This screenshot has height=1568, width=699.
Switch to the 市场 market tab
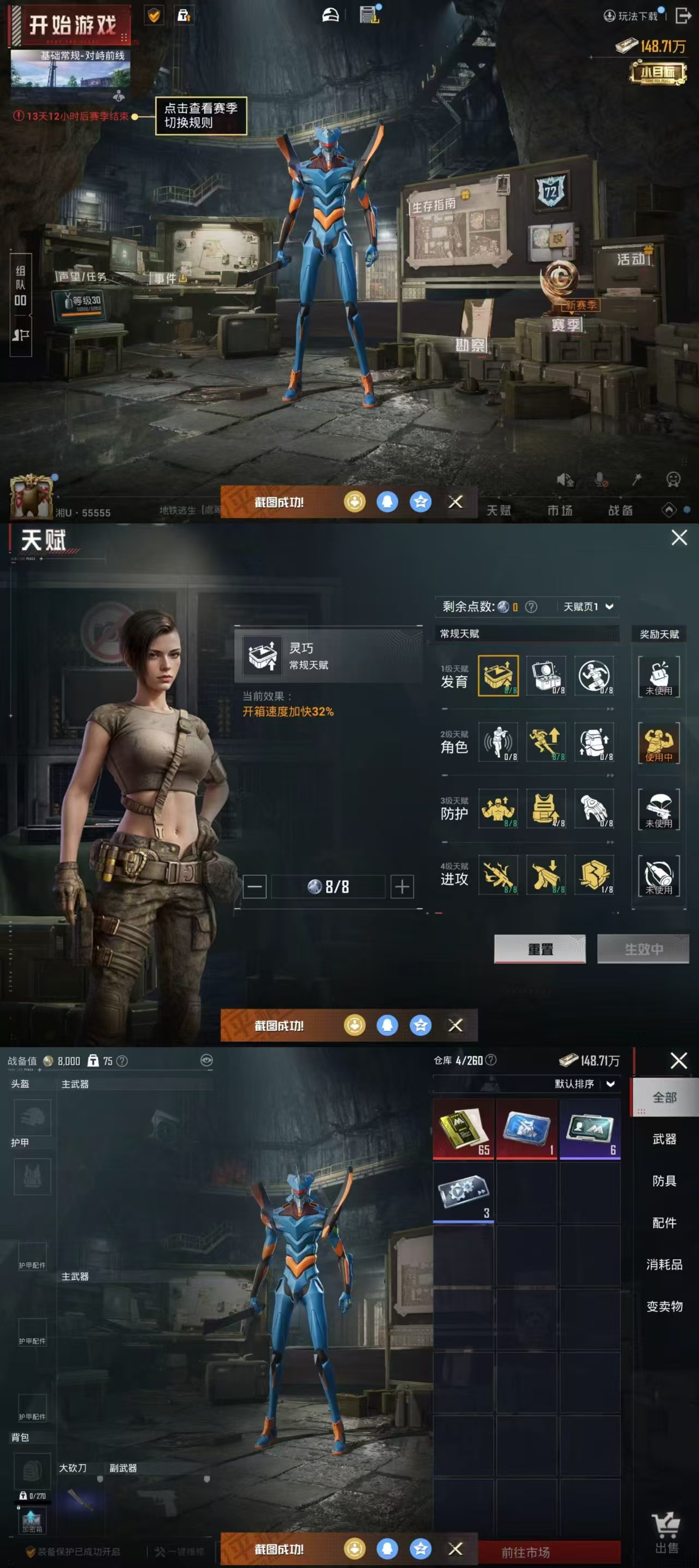tap(560, 510)
